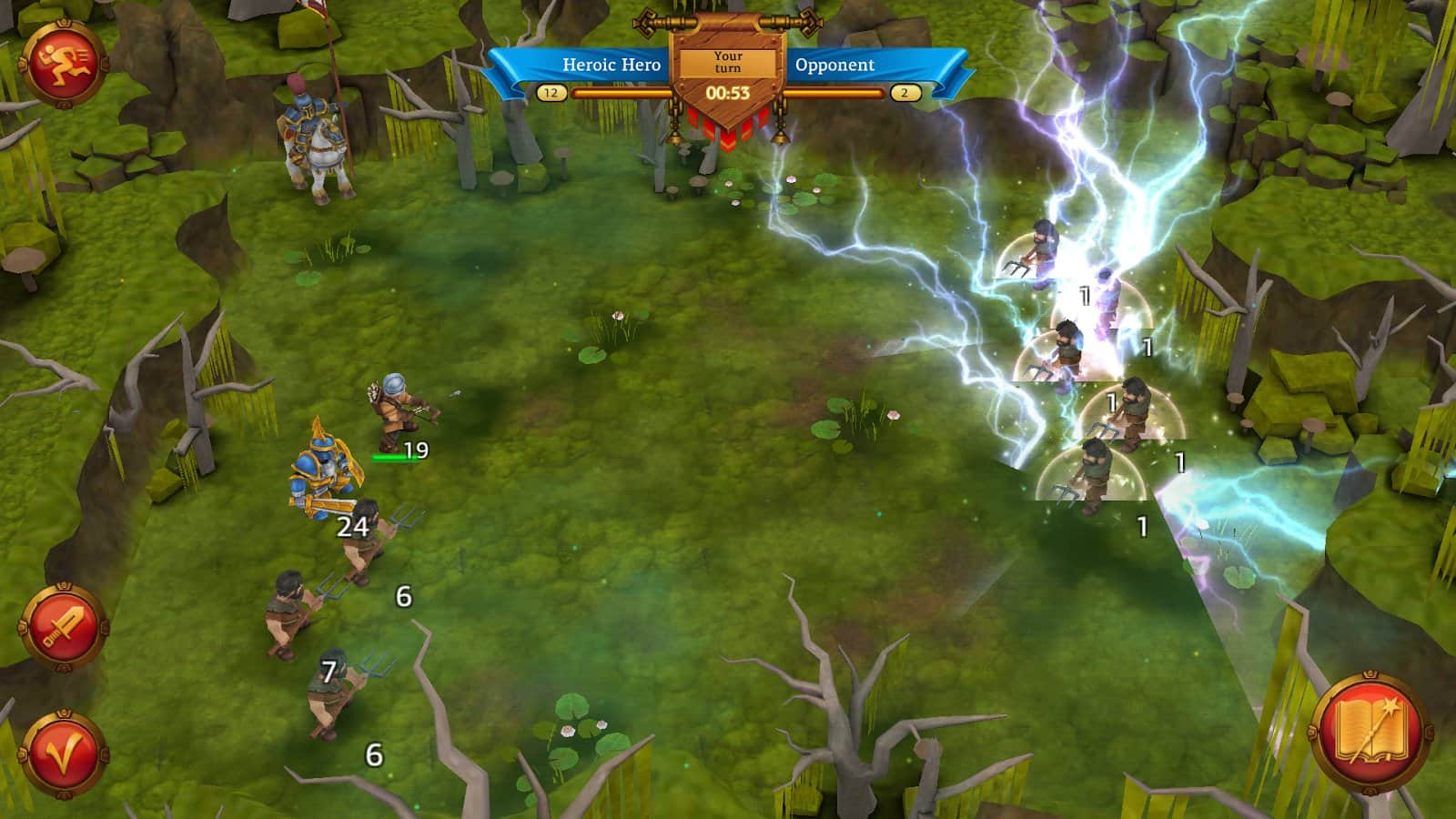Open the spellbook with wand

pyautogui.click(x=1370, y=733)
